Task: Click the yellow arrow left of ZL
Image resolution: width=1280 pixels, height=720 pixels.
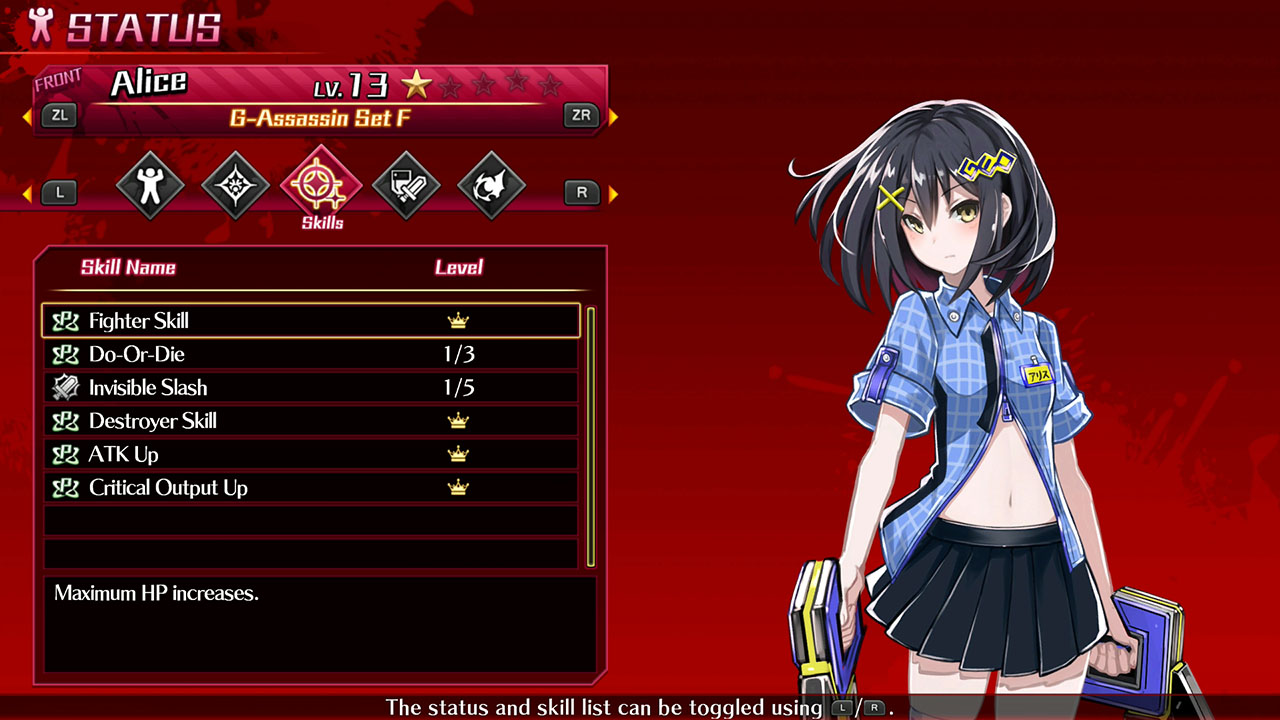Action: (25, 115)
